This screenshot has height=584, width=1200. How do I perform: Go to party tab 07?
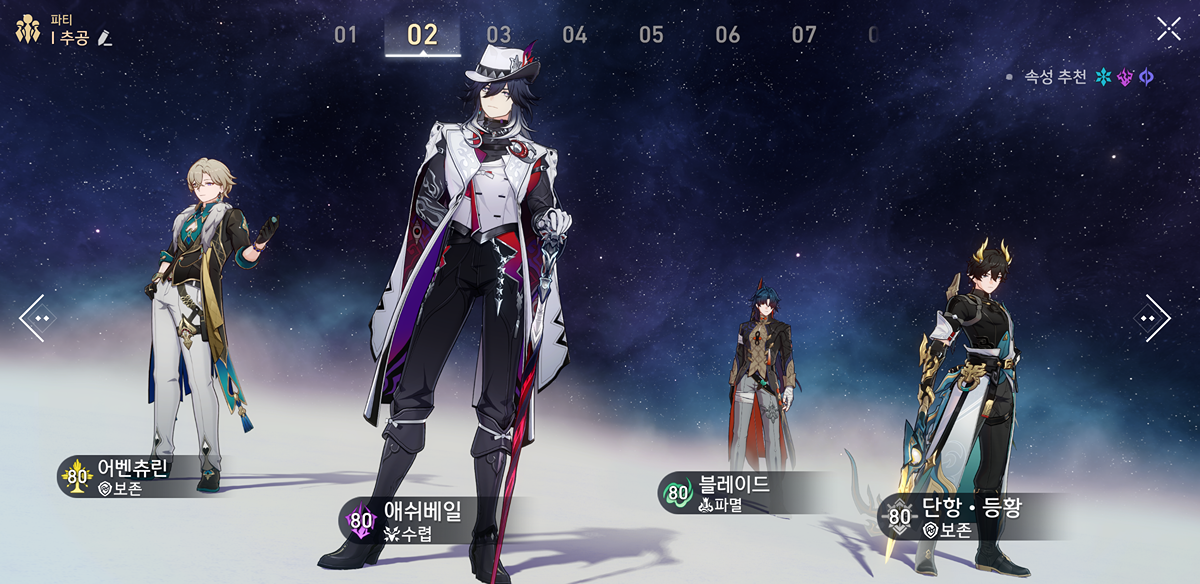pos(804,35)
